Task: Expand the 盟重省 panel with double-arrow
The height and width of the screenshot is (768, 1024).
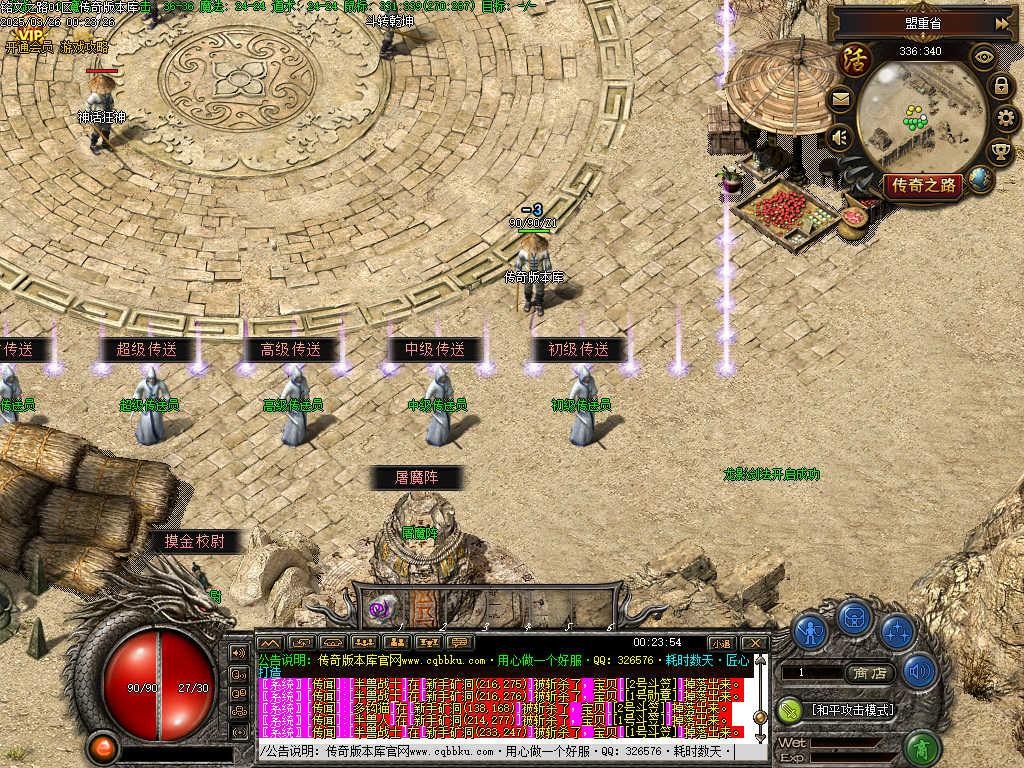Action: (1001, 23)
